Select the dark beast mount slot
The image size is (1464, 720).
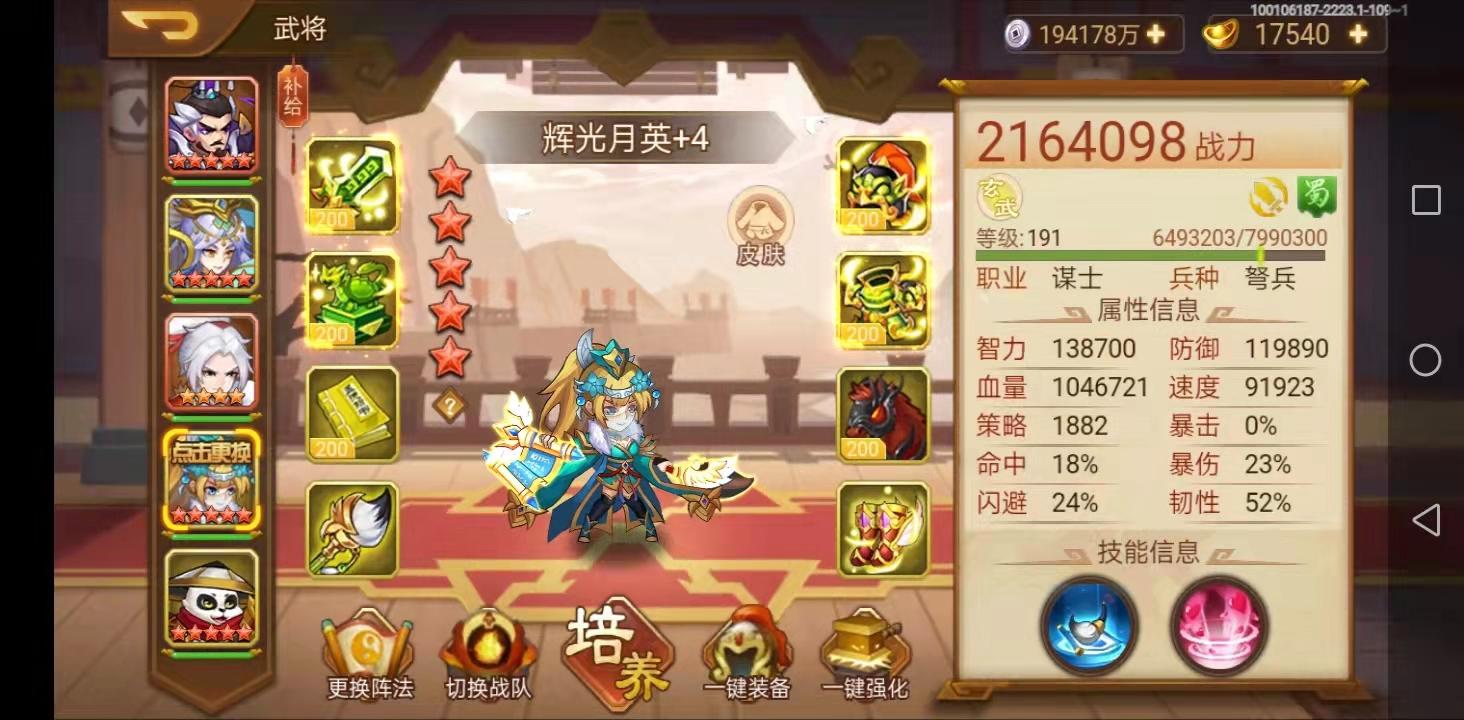tap(881, 414)
